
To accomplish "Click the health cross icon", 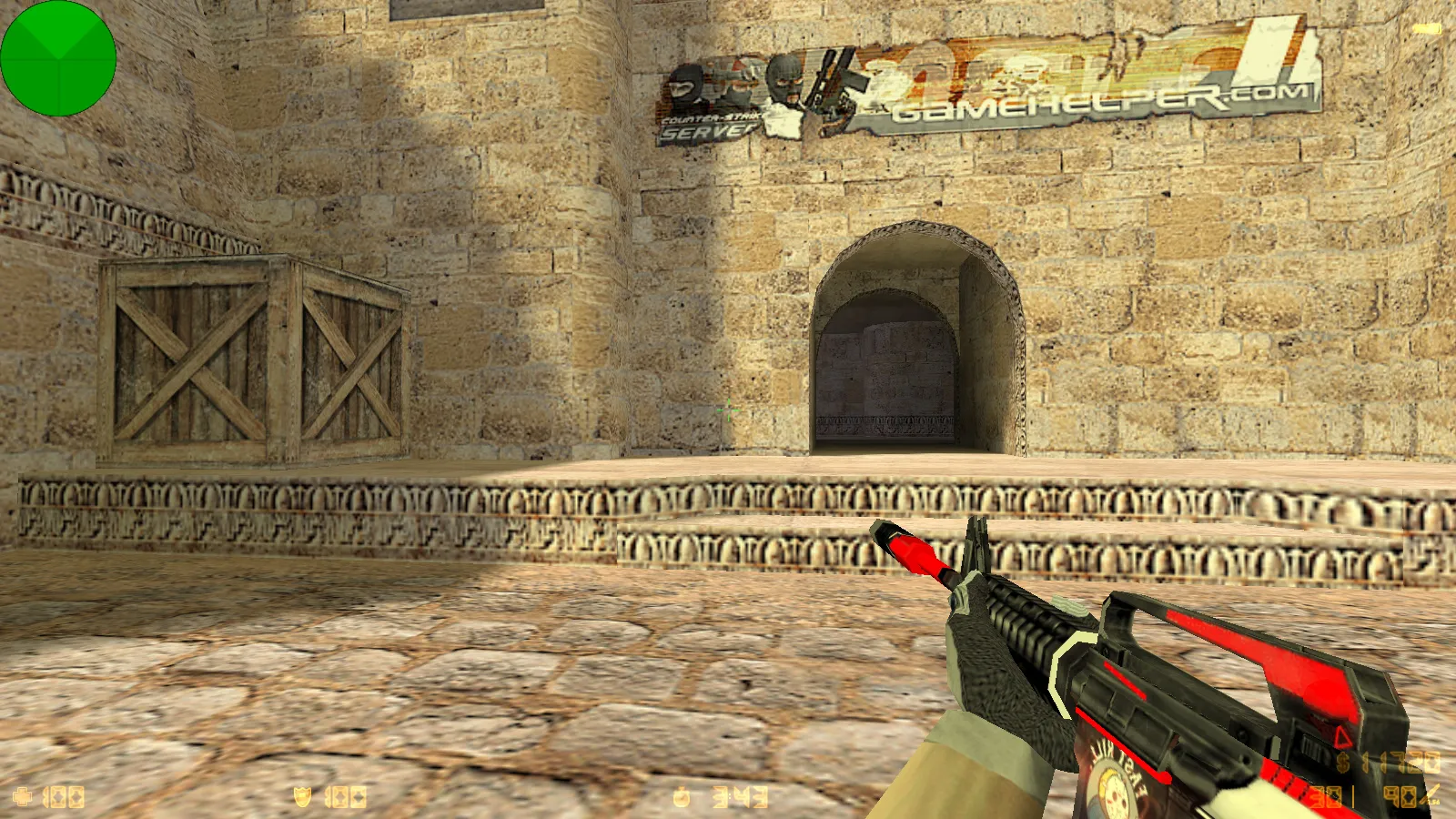I will point(23,798).
